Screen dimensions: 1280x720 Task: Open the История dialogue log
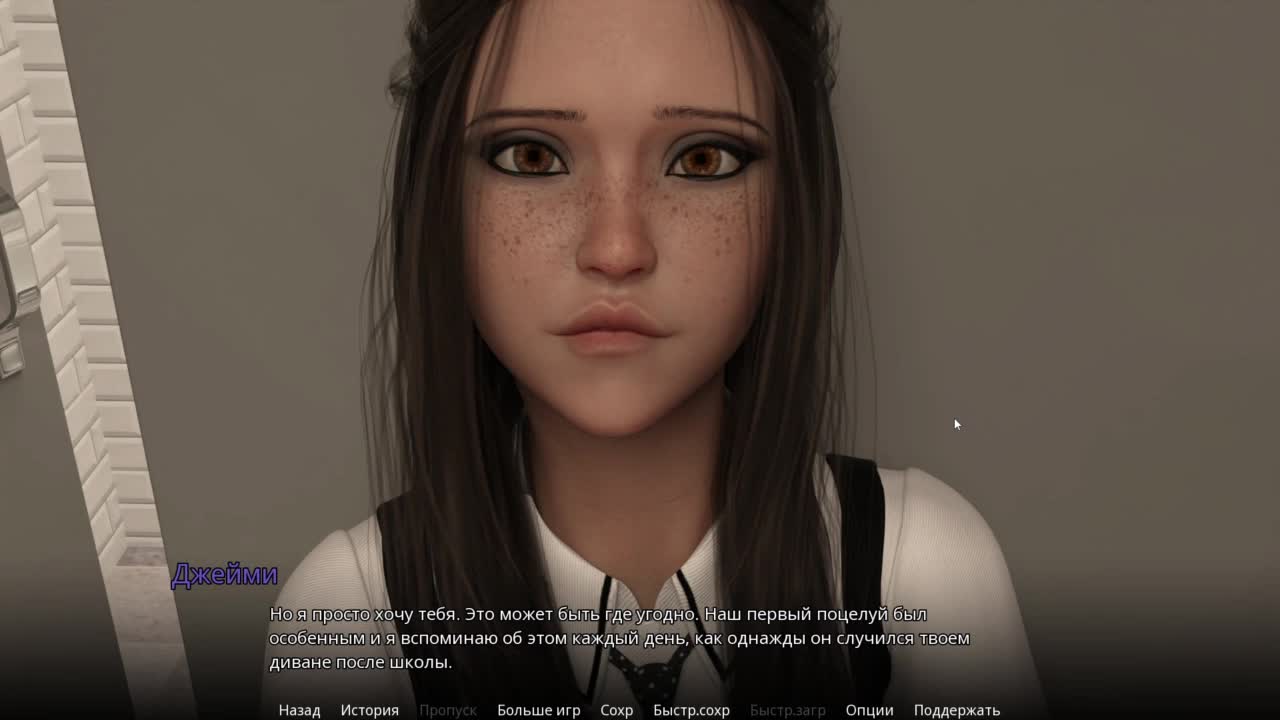pyautogui.click(x=369, y=710)
